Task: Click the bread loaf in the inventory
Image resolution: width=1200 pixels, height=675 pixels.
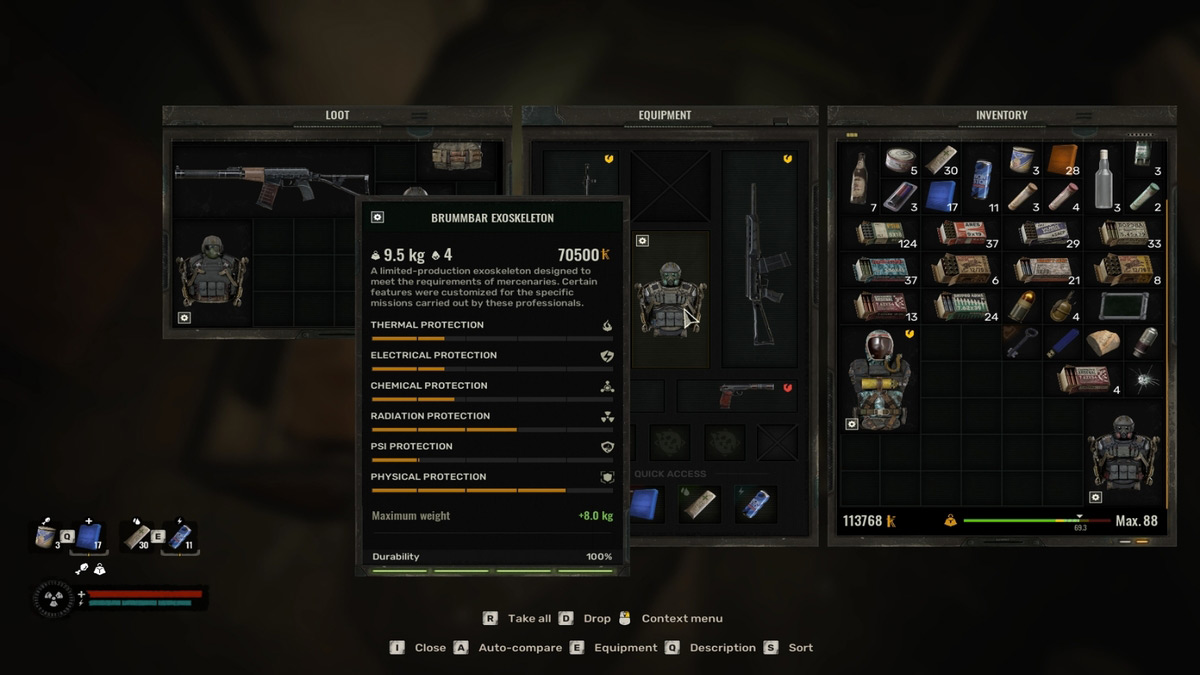Action: click(1102, 342)
